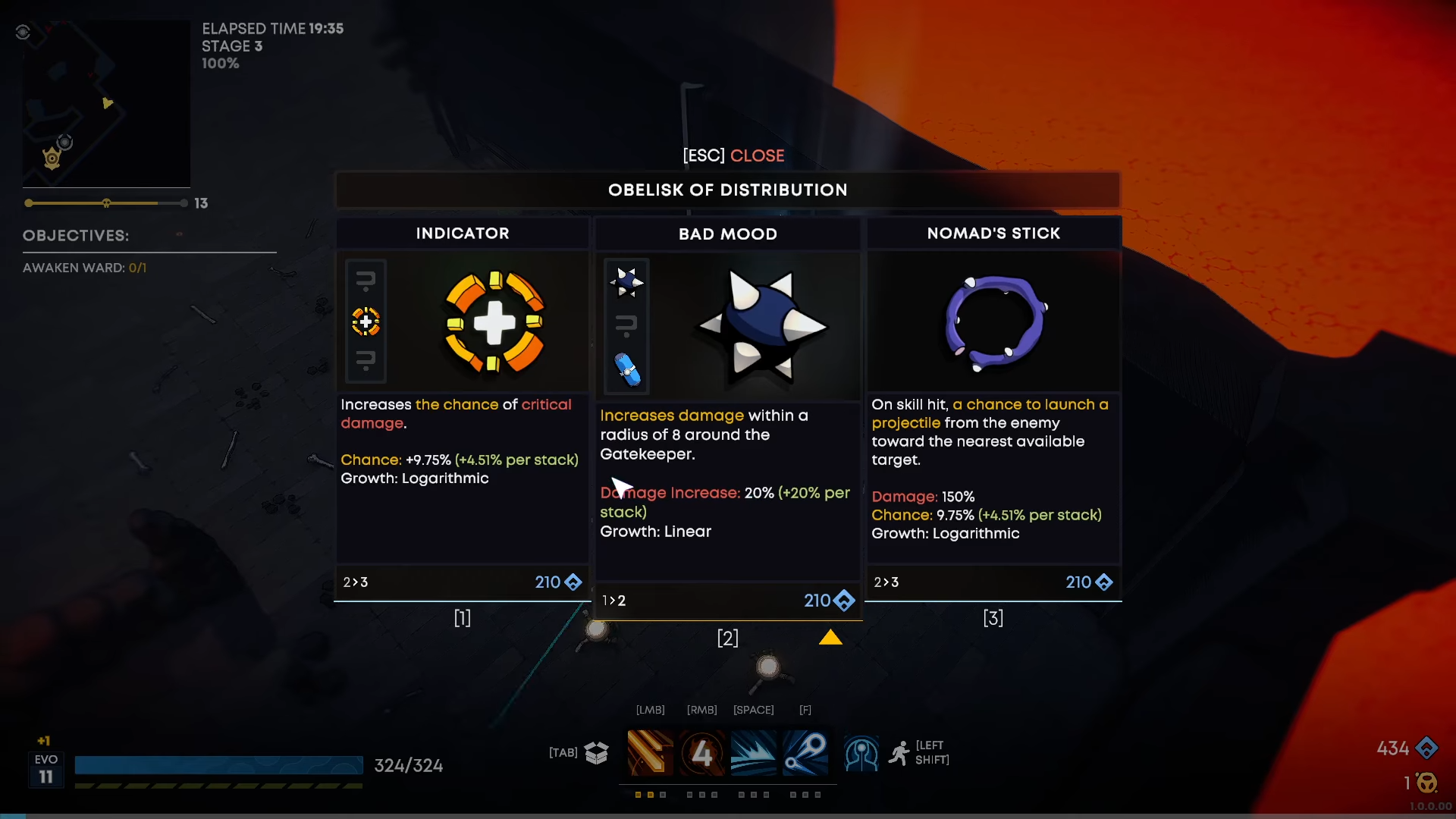Choose the Indicator upgrade card

[x=462, y=409]
